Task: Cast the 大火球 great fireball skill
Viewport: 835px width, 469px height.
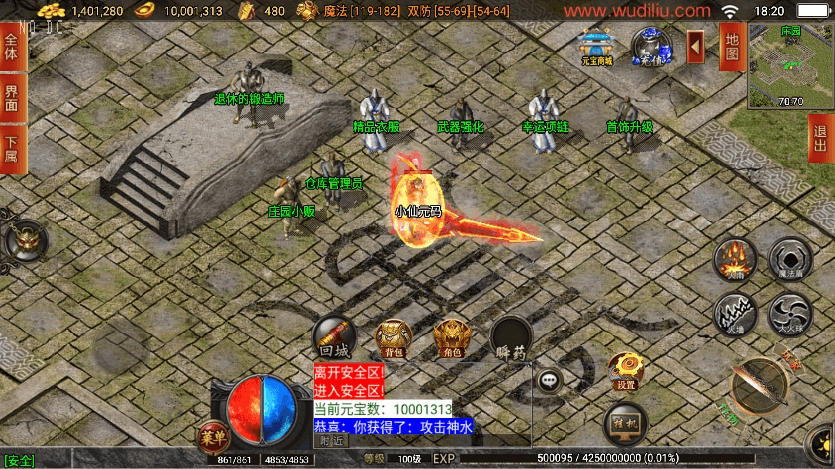Action: [x=790, y=314]
